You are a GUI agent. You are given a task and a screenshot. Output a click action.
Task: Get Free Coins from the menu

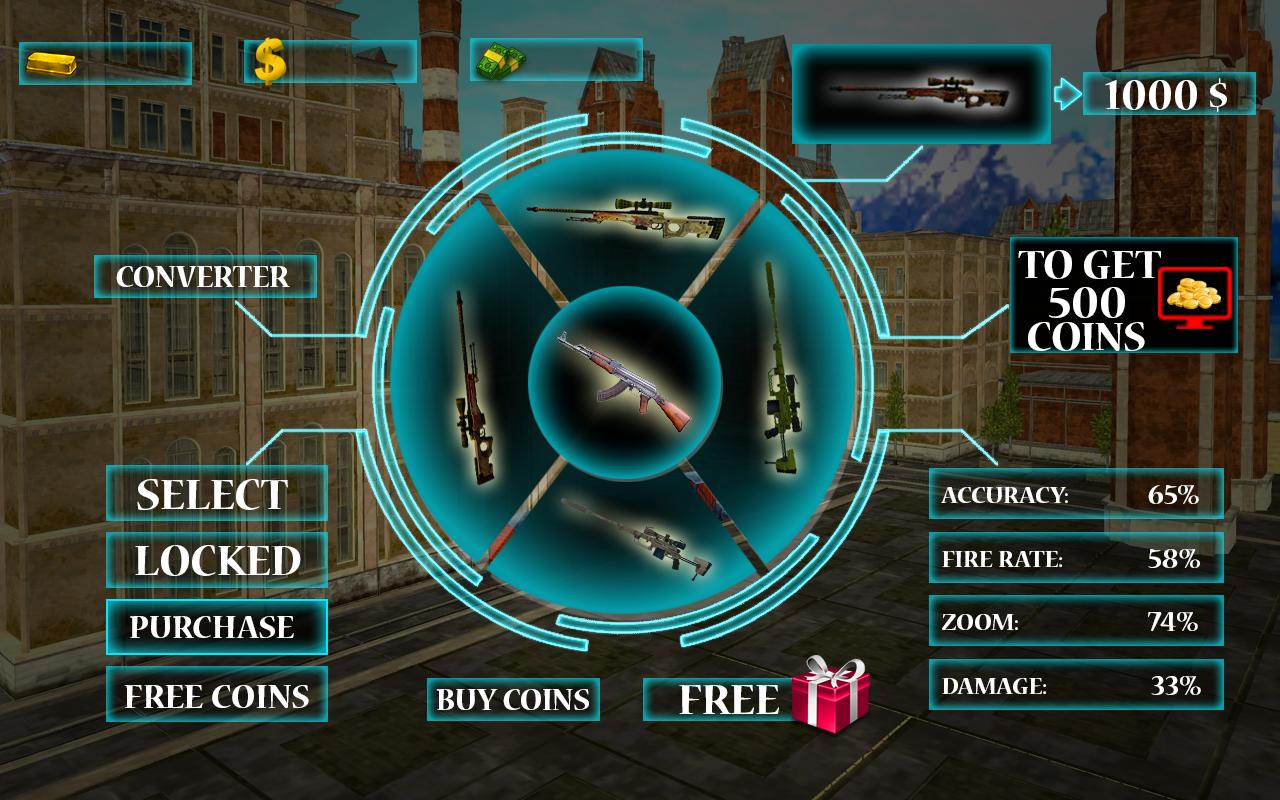tap(216, 695)
